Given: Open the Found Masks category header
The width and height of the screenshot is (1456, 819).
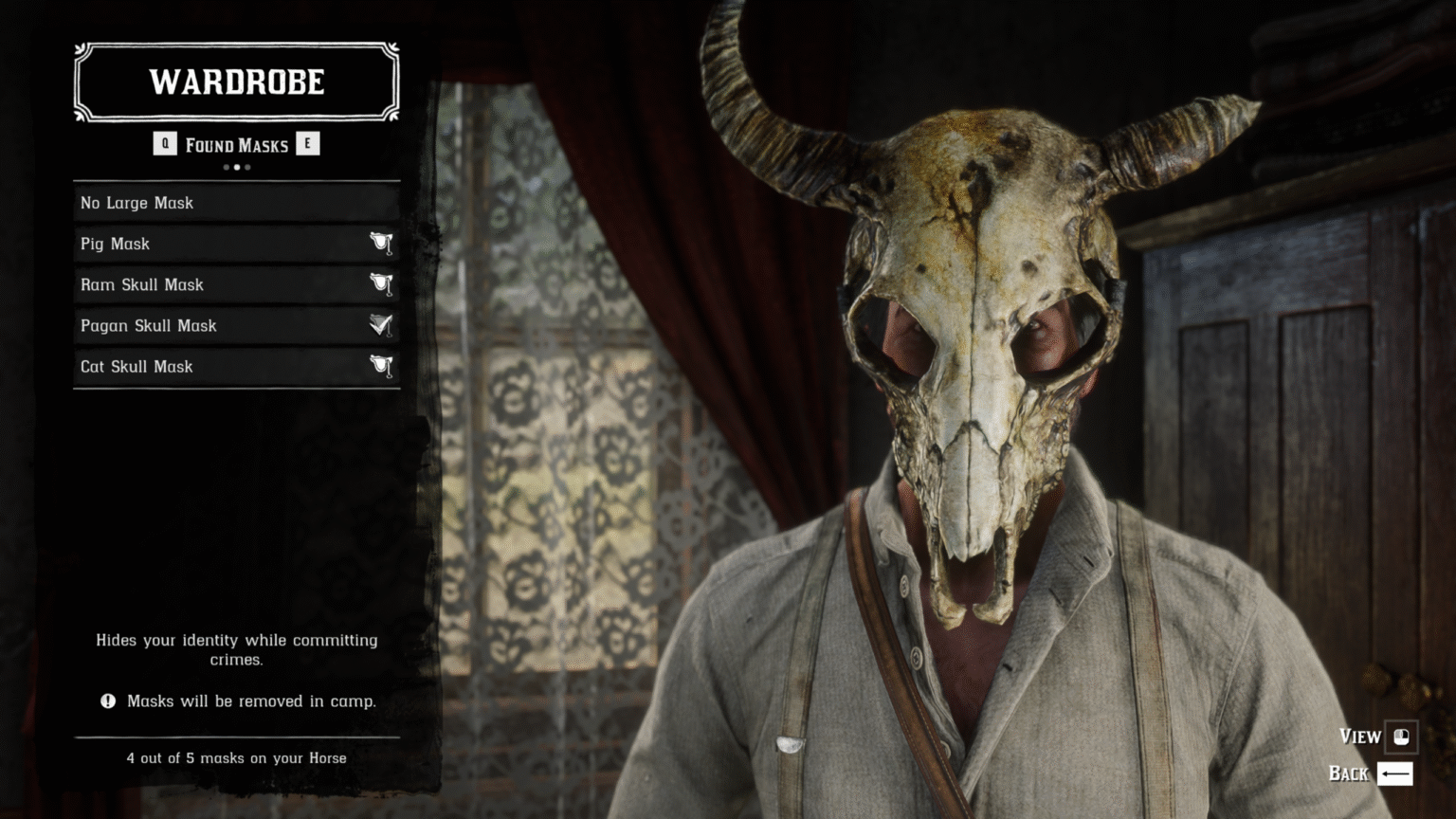Looking at the screenshot, I should click(x=236, y=144).
